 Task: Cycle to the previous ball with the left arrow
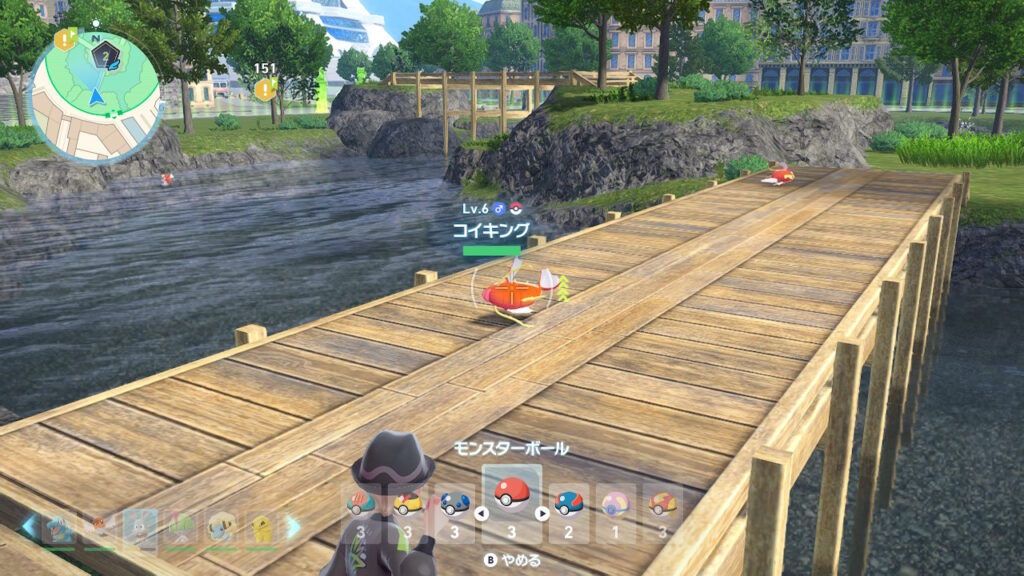479,514
